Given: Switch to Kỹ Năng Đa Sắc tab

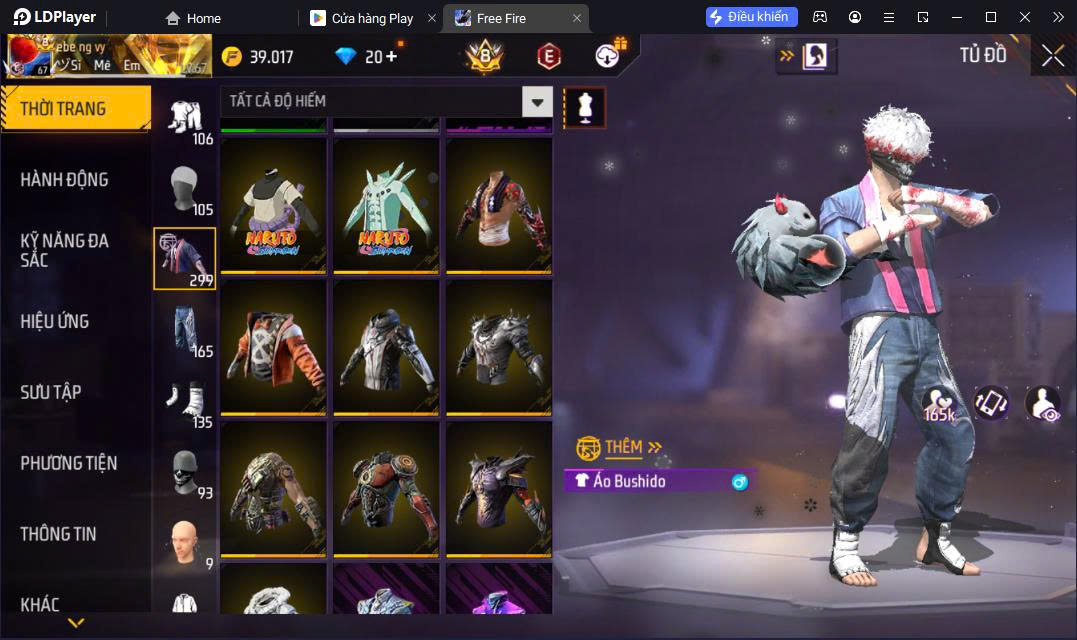Looking at the screenshot, I should click(64, 250).
